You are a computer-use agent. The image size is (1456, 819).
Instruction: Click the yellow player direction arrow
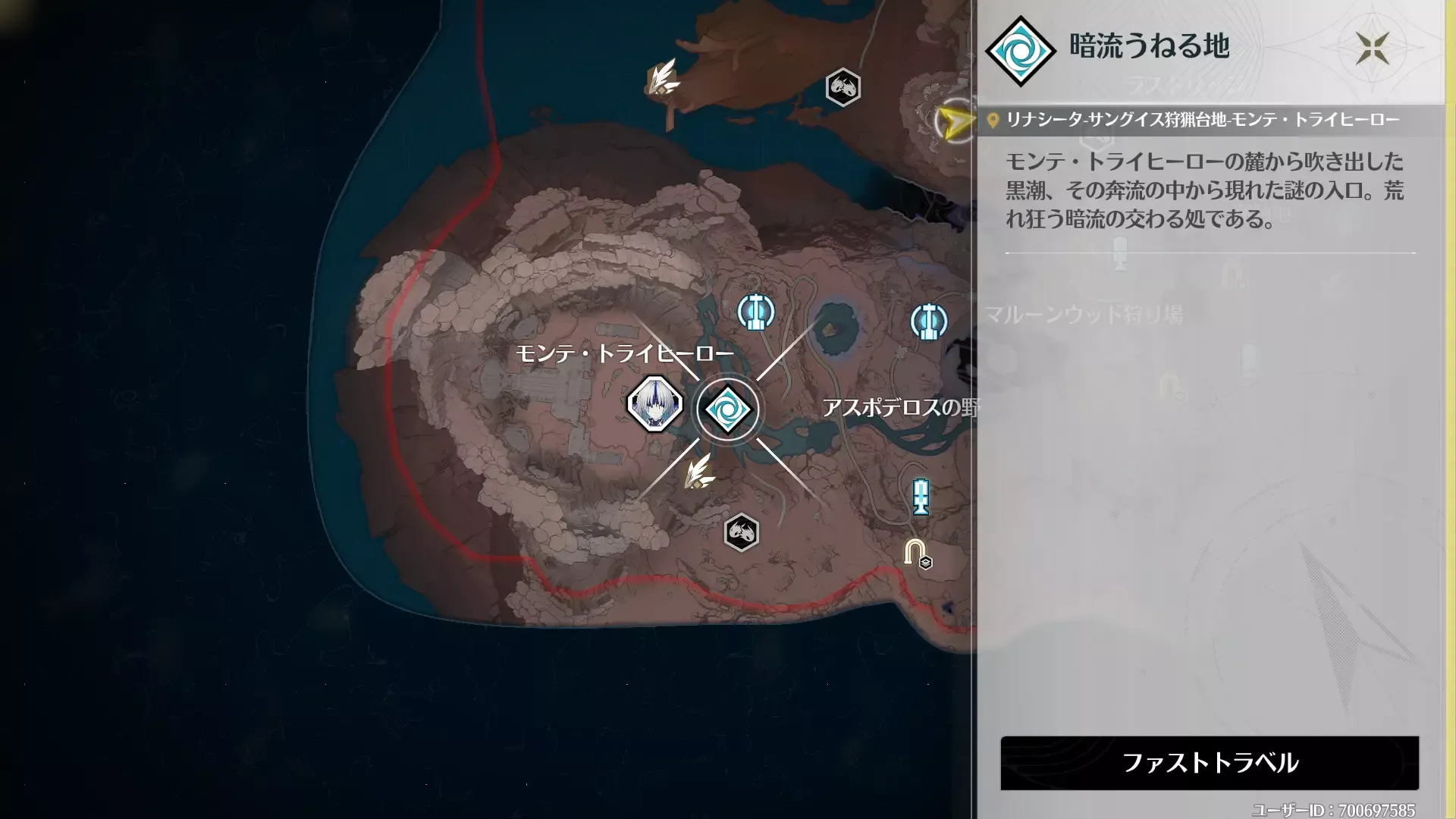click(x=955, y=119)
